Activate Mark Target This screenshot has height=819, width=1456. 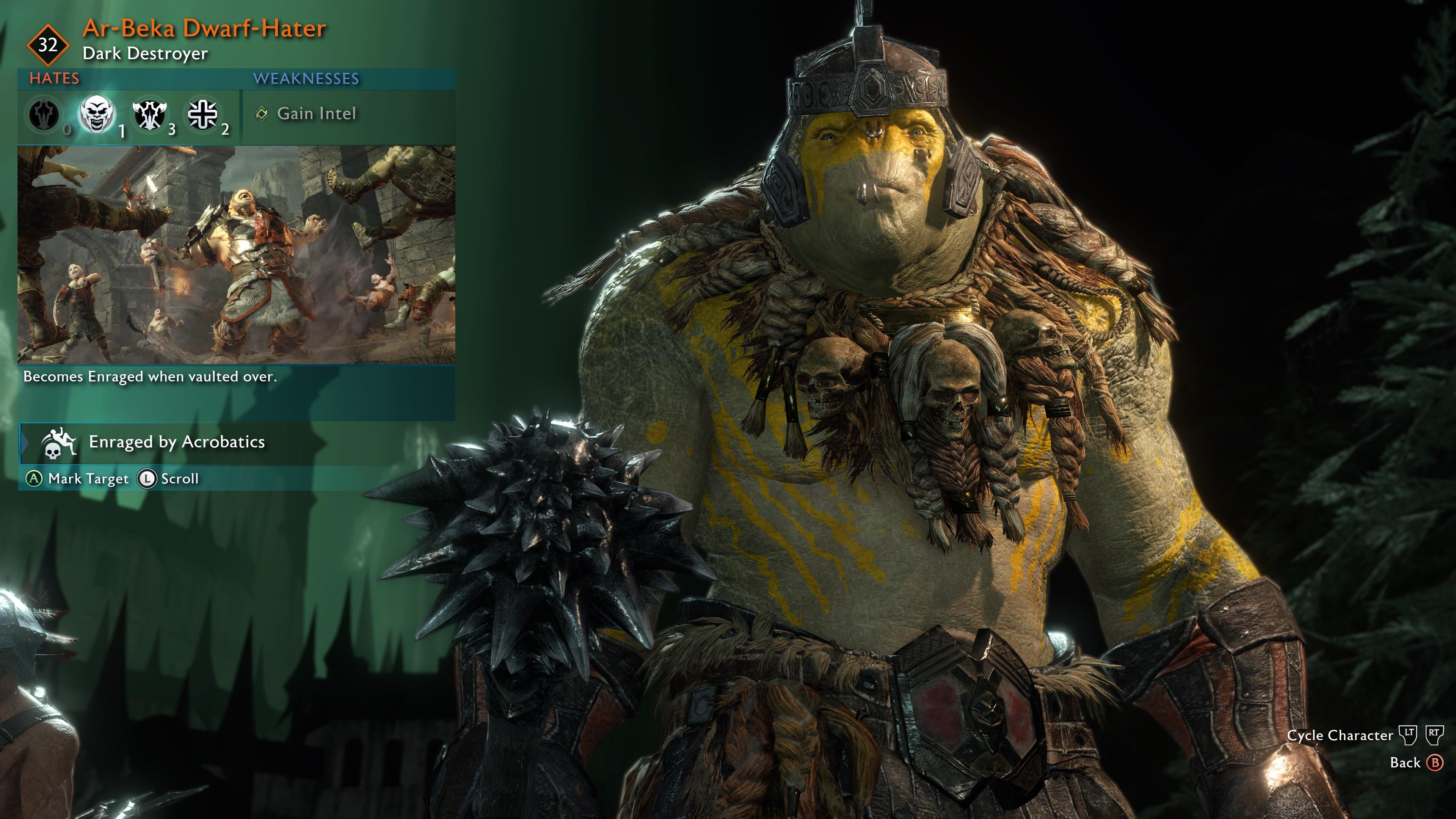88,479
